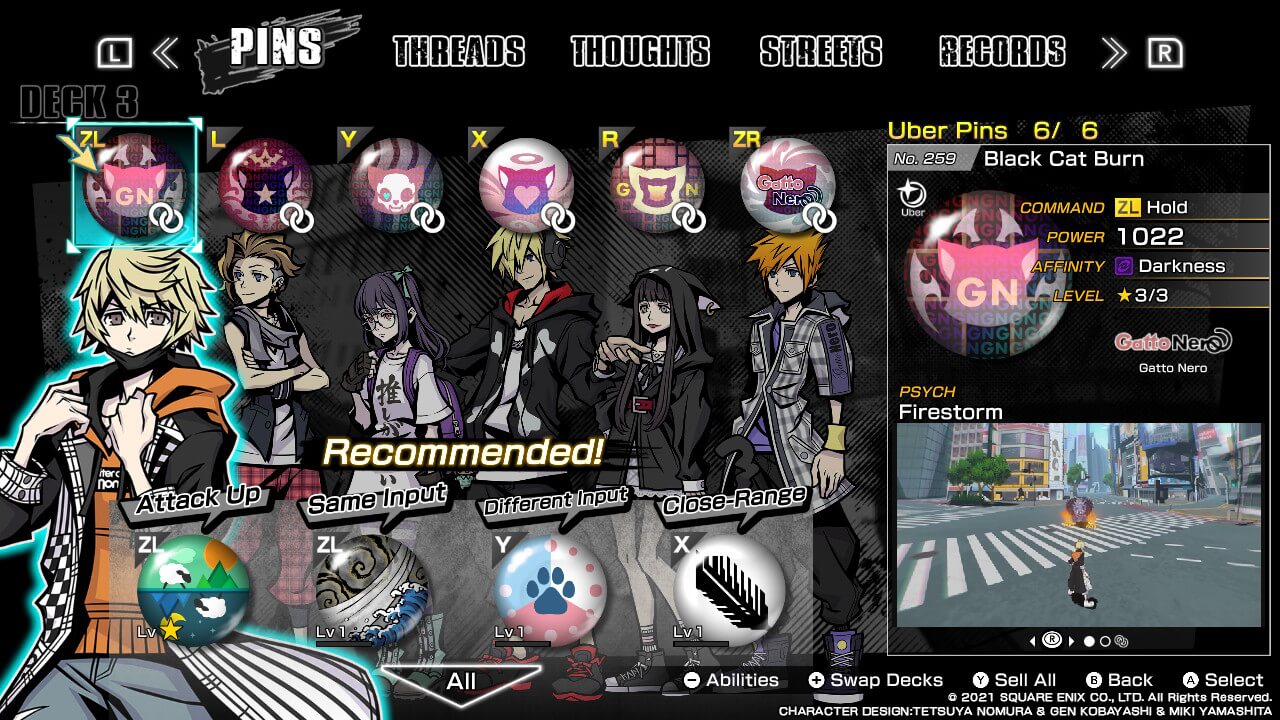Expand the All pin list at the bottom
The height and width of the screenshot is (720, 1280).
460,683
